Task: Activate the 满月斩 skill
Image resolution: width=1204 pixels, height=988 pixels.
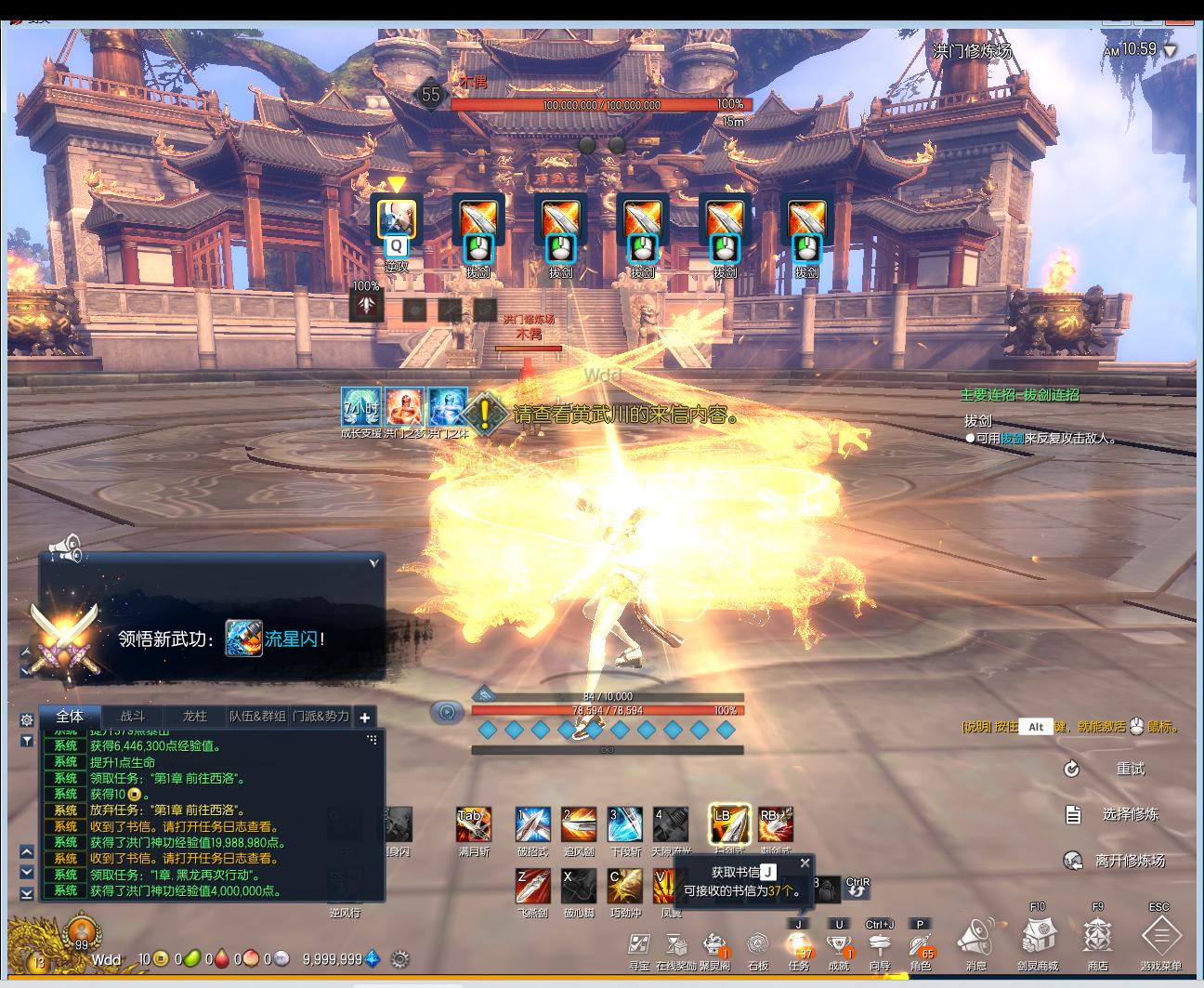Action: pyautogui.click(x=473, y=825)
